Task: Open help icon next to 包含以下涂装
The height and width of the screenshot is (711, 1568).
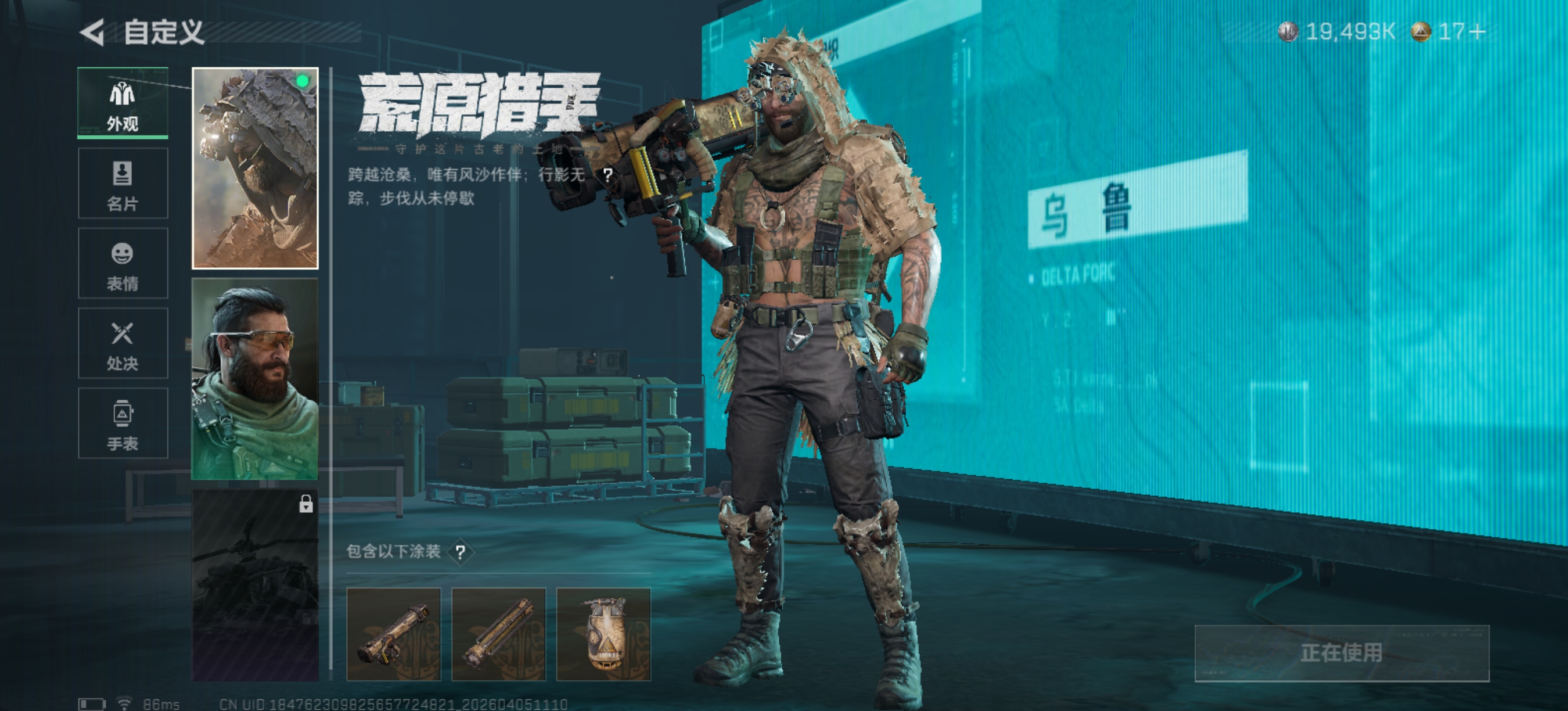Action: [x=461, y=552]
